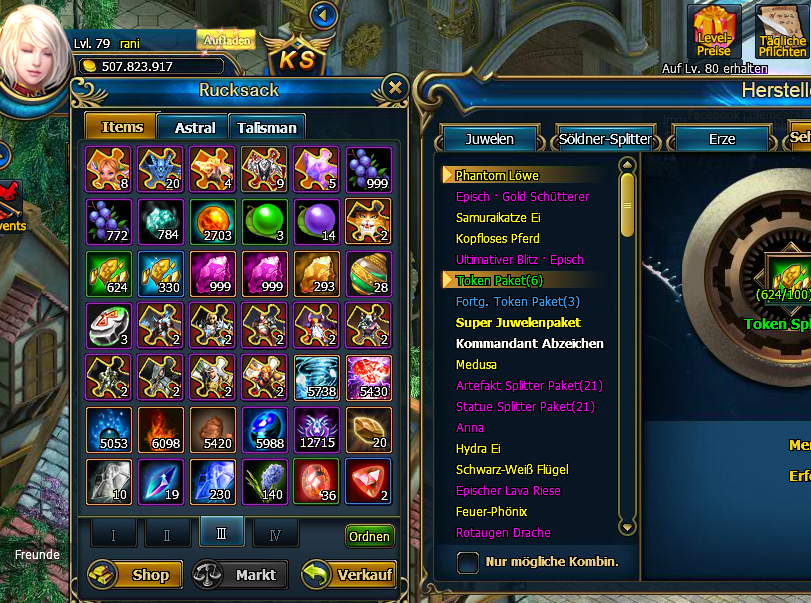Image resolution: width=811 pixels, height=603 pixels.
Task: Click the Aufladen recharge button
Action: pyautogui.click(x=225, y=40)
